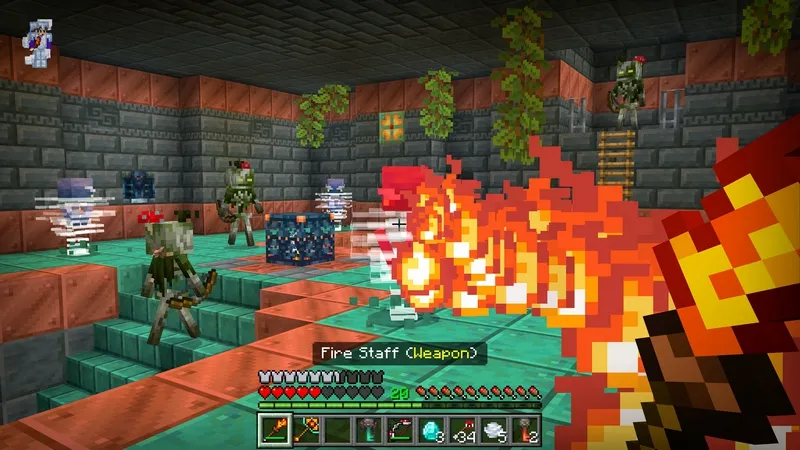Equip the red and white bow
800x450 pixels.
[x=400, y=431]
